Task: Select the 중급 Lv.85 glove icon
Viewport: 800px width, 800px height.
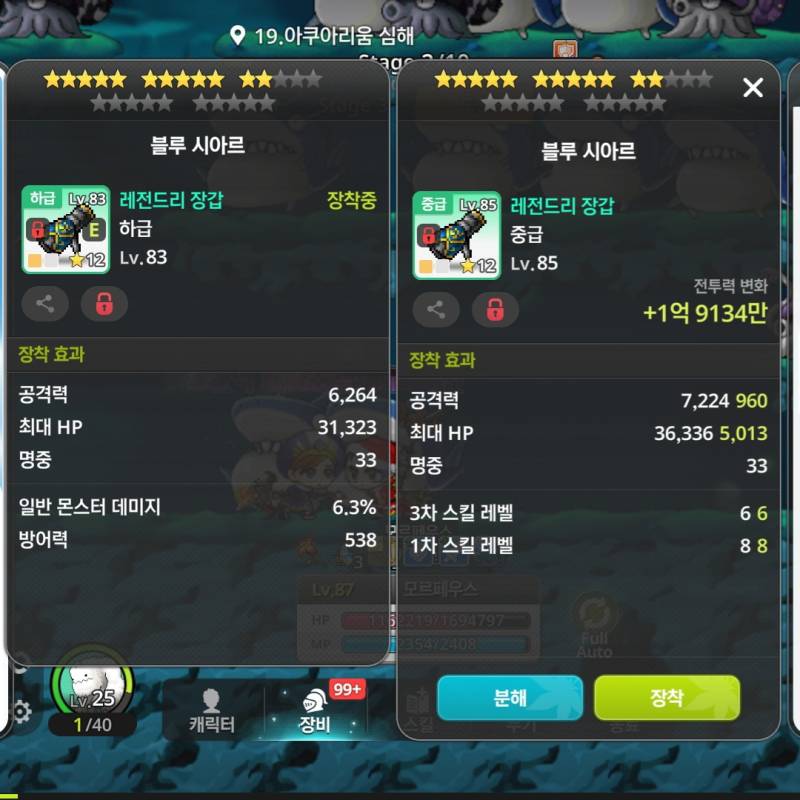Action: coord(456,236)
